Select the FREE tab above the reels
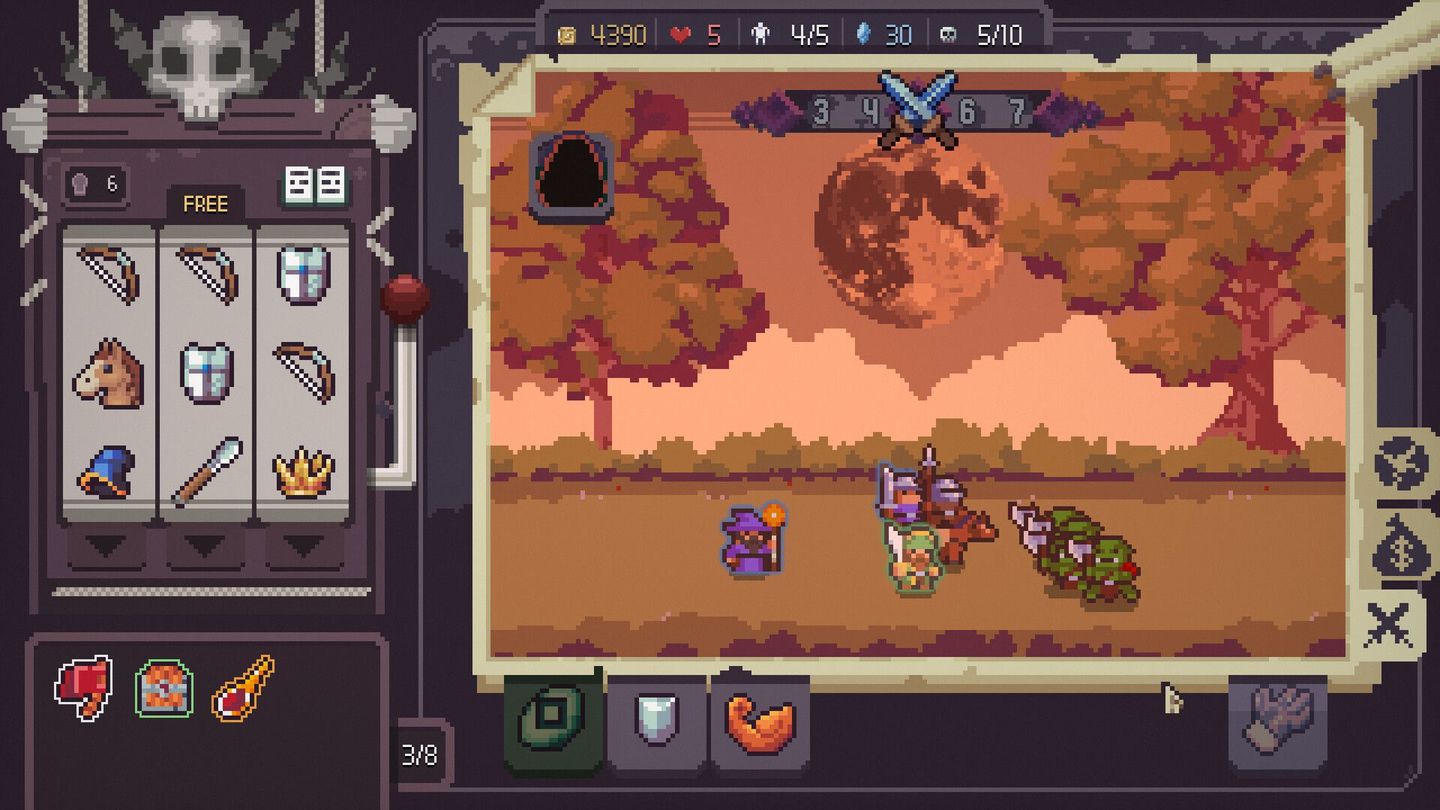Image resolution: width=1440 pixels, height=810 pixels. pyautogui.click(x=204, y=204)
